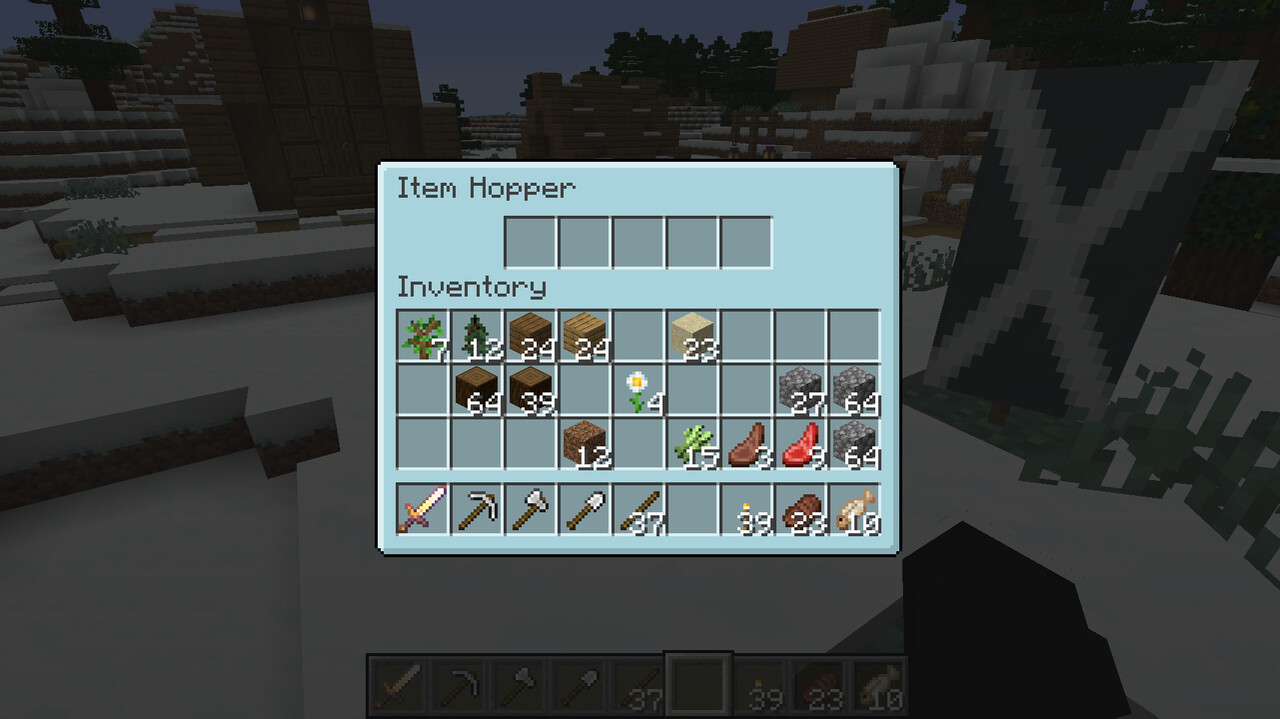Pick up the cooked fish stack of 10
This screenshot has width=1280, height=719.
tap(854, 509)
